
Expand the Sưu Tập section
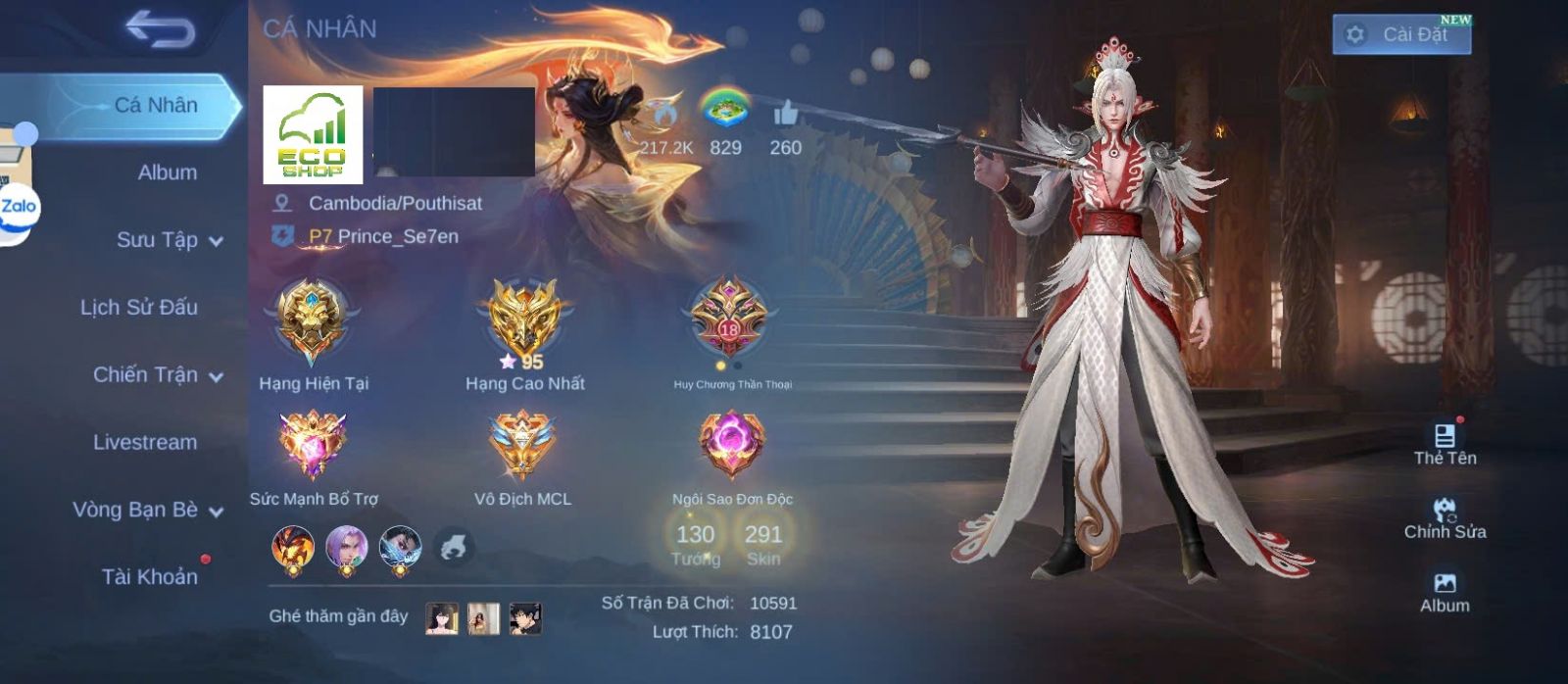(x=169, y=240)
